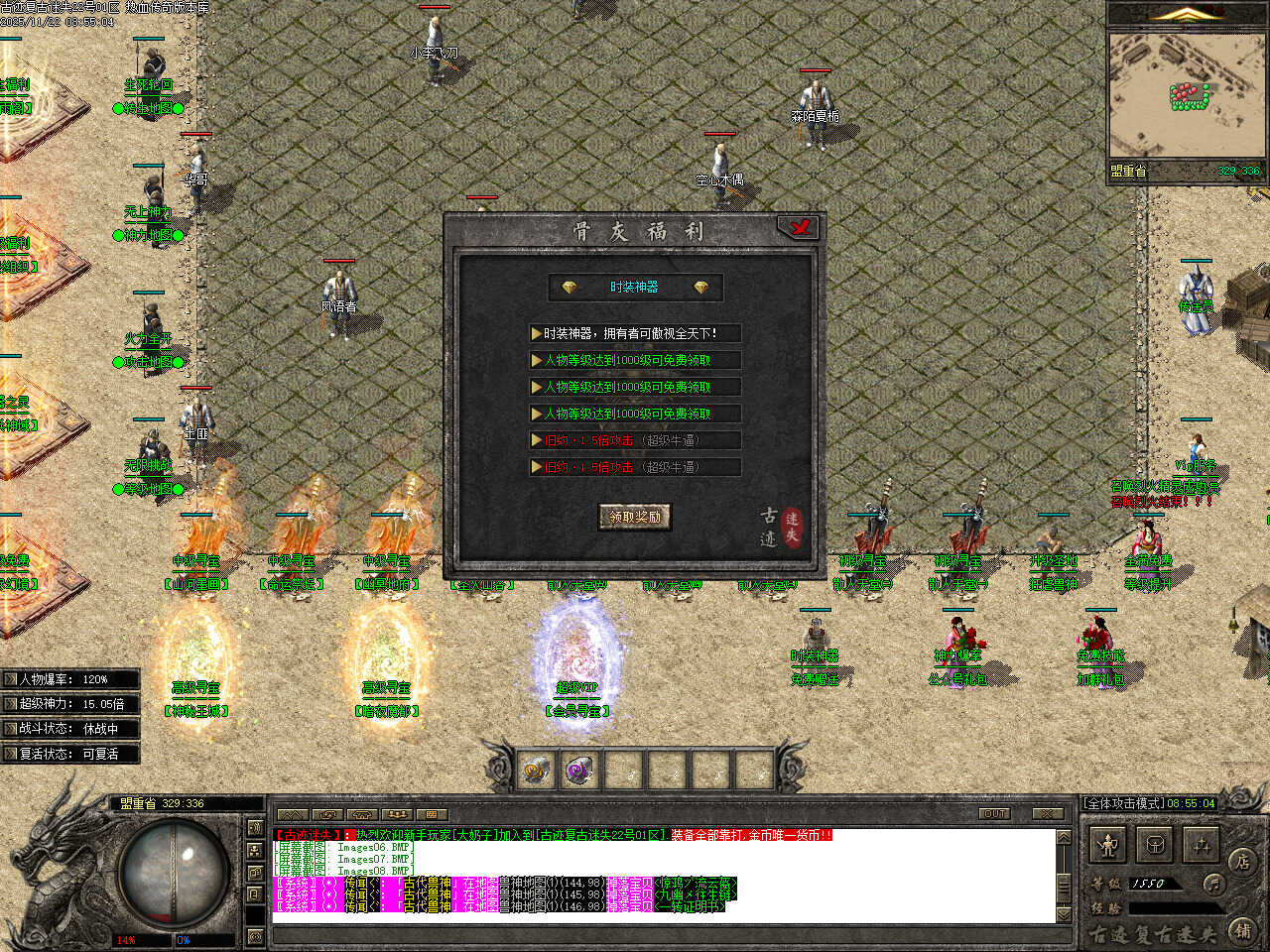
Task: Select the 时装神器 category header
Action: (x=635, y=288)
